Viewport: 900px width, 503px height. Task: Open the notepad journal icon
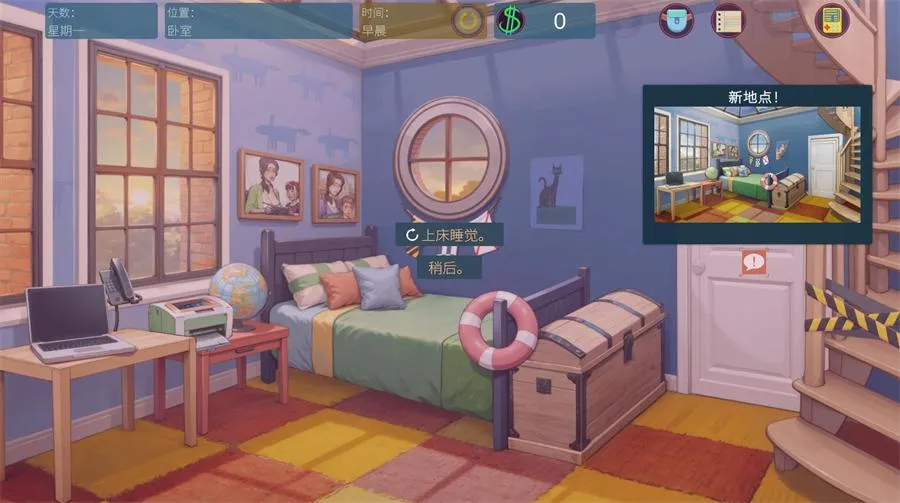pyautogui.click(x=729, y=20)
